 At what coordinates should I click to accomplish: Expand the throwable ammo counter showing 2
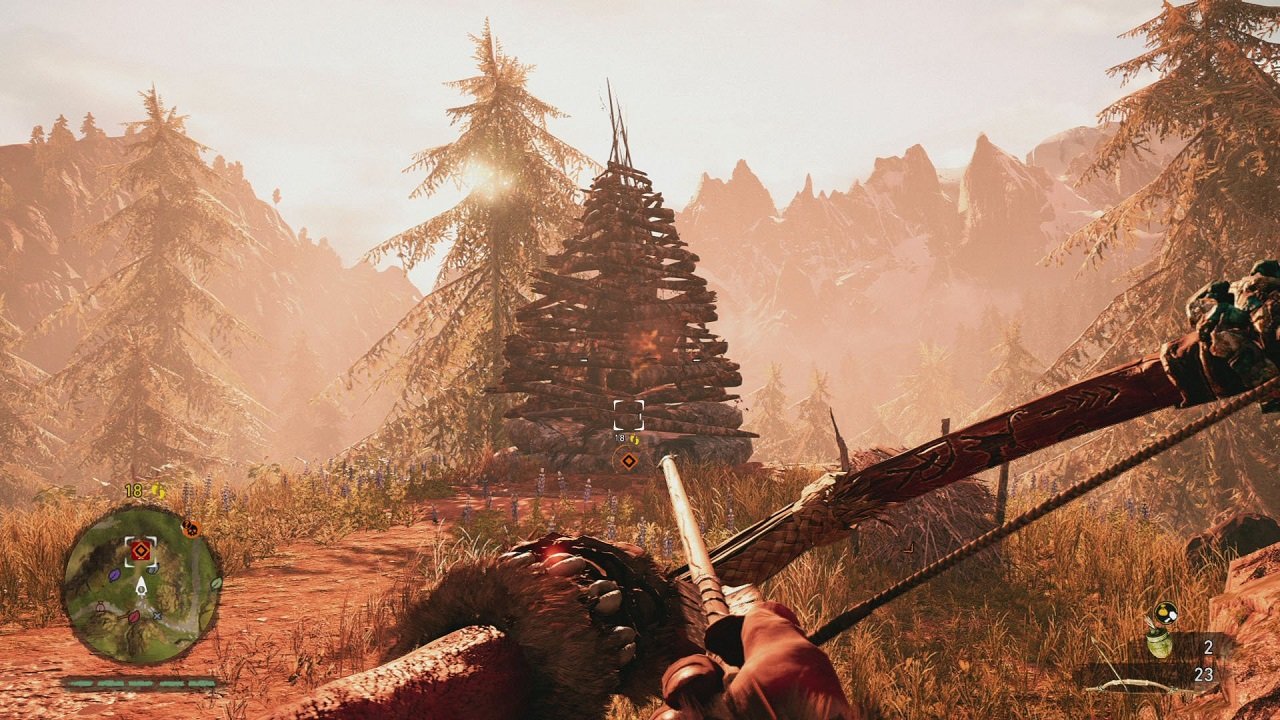click(x=1208, y=647)
